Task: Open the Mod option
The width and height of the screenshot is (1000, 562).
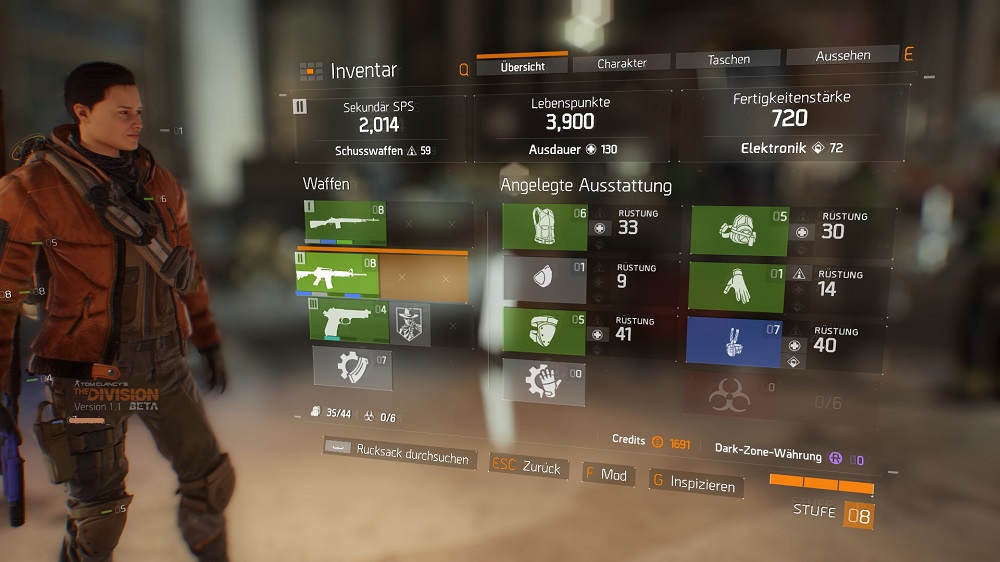Action: point(606,475)
